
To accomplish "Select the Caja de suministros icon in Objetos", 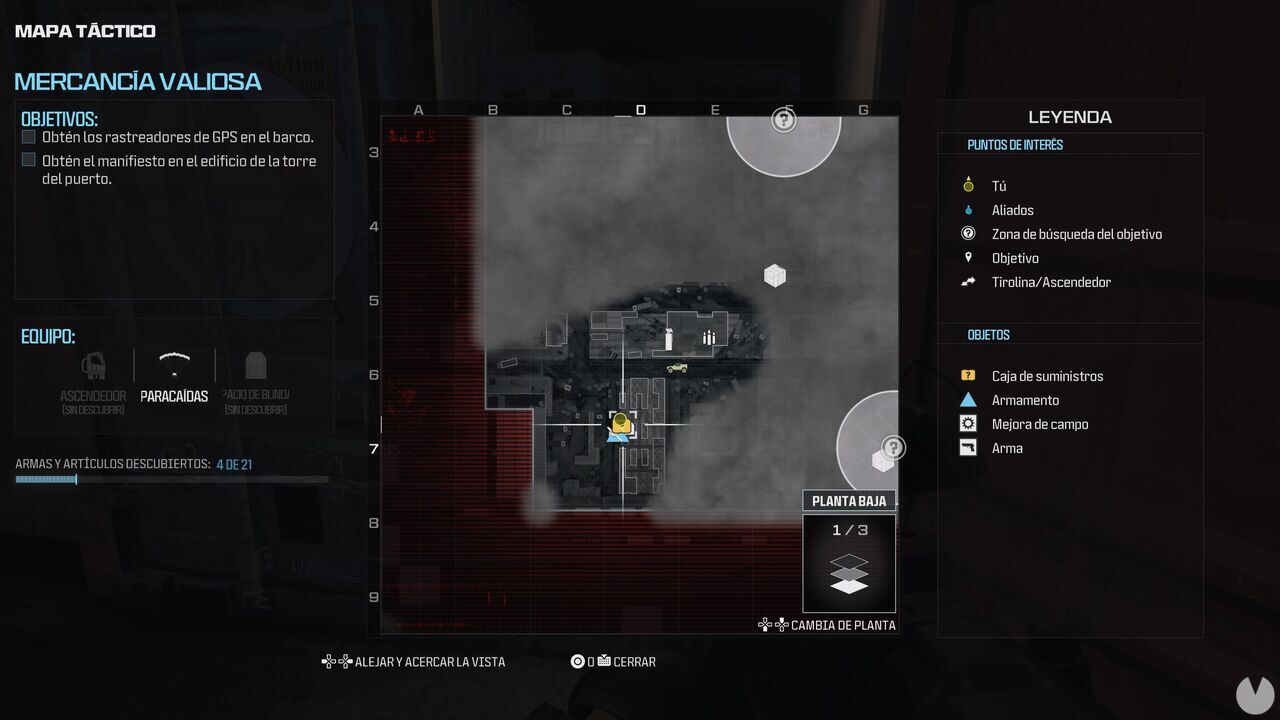I will 967,375.
